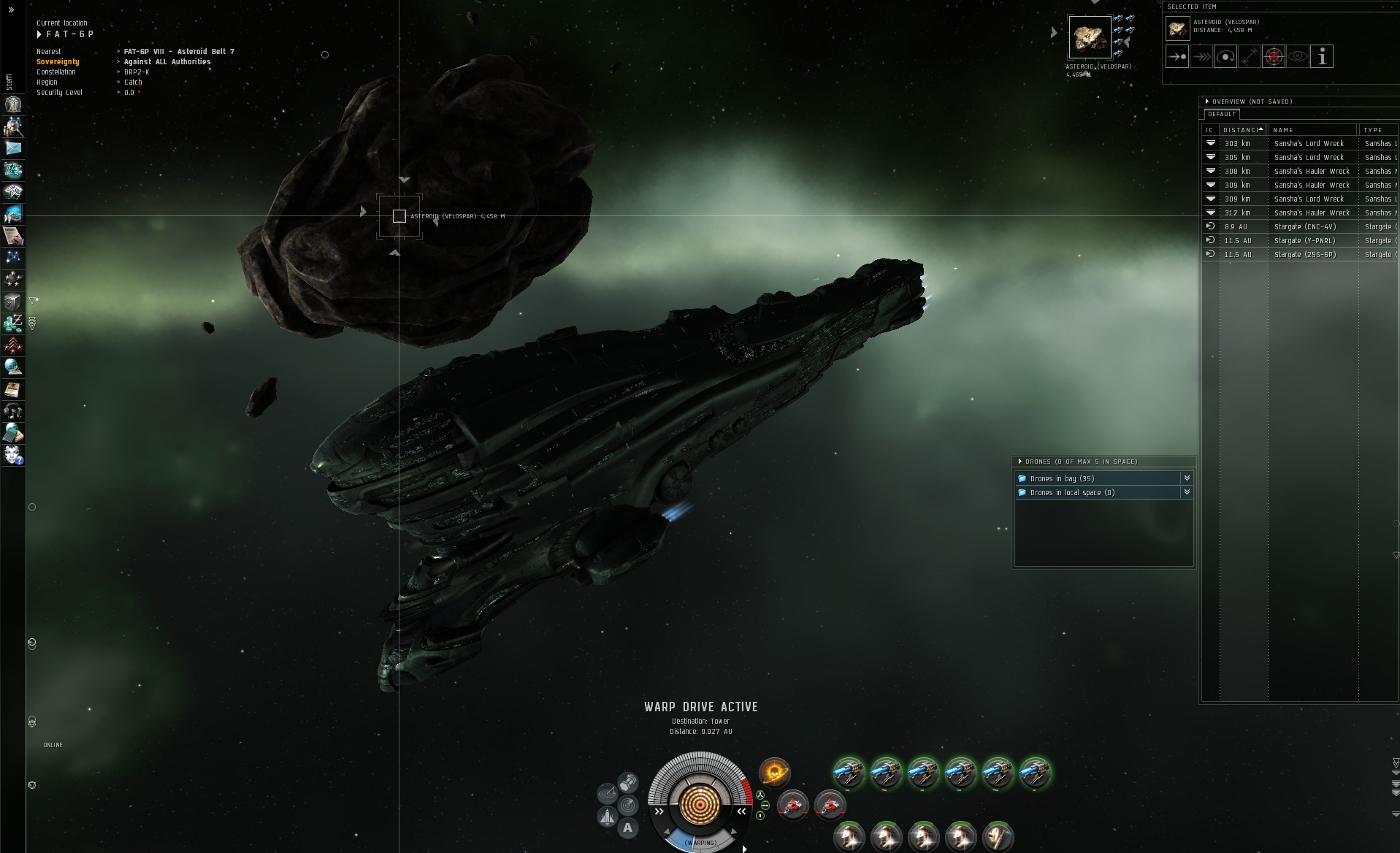This screenshot has height=853, width=1400.
Task: Open the calculator icon in the sidebar
Action: point(13,433)
